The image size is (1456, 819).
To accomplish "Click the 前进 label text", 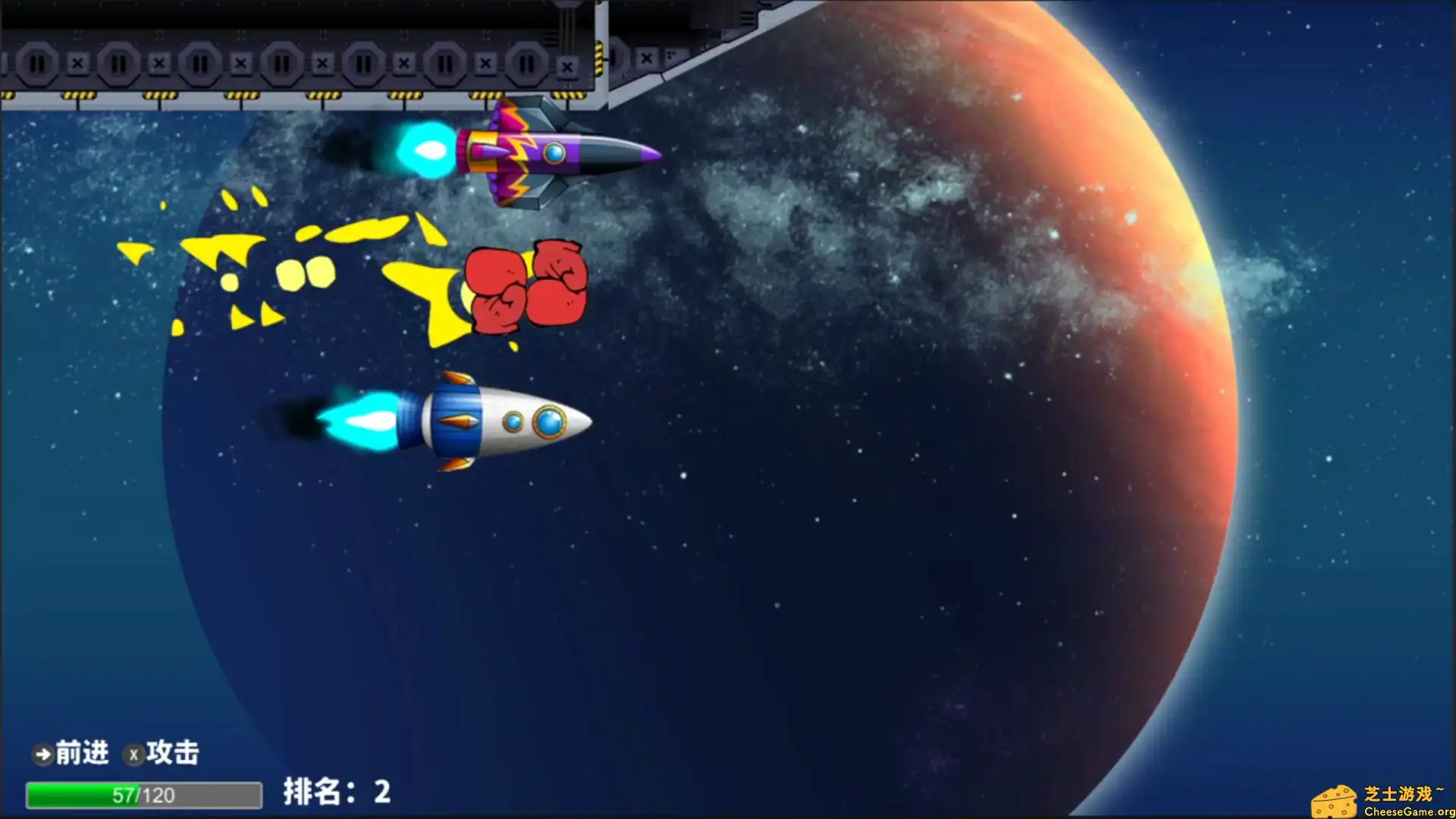I will click(82, 753).
